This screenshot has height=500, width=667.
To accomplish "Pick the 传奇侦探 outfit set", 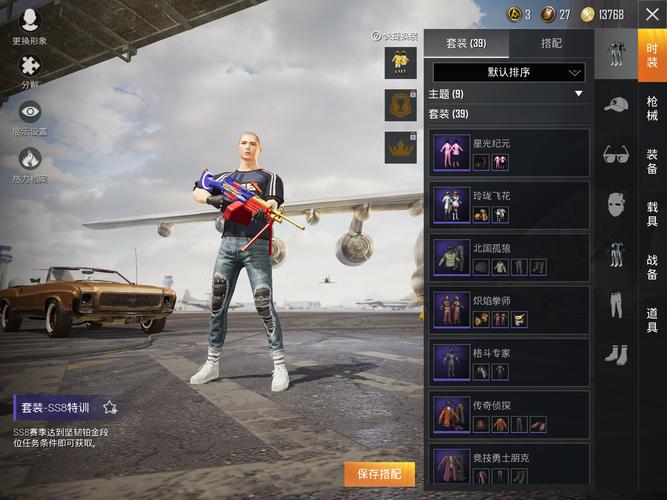I will [509, 414].
